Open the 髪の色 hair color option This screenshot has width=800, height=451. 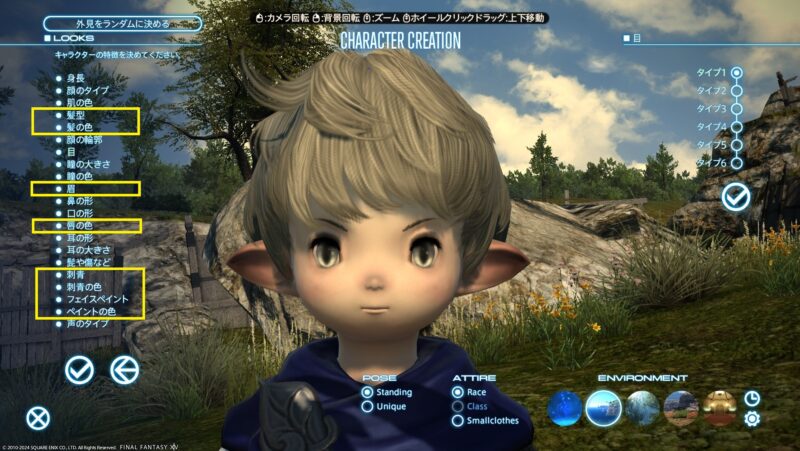82,130
